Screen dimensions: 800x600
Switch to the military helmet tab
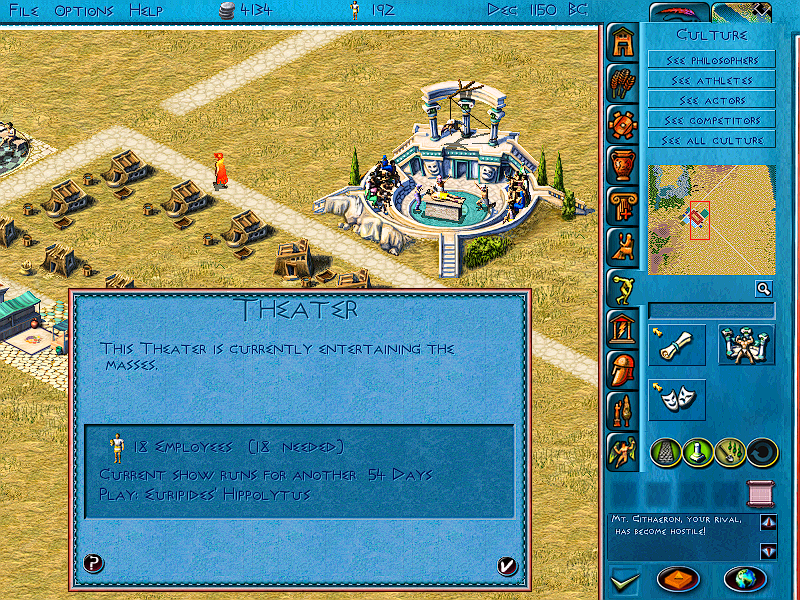coord(622,369)
